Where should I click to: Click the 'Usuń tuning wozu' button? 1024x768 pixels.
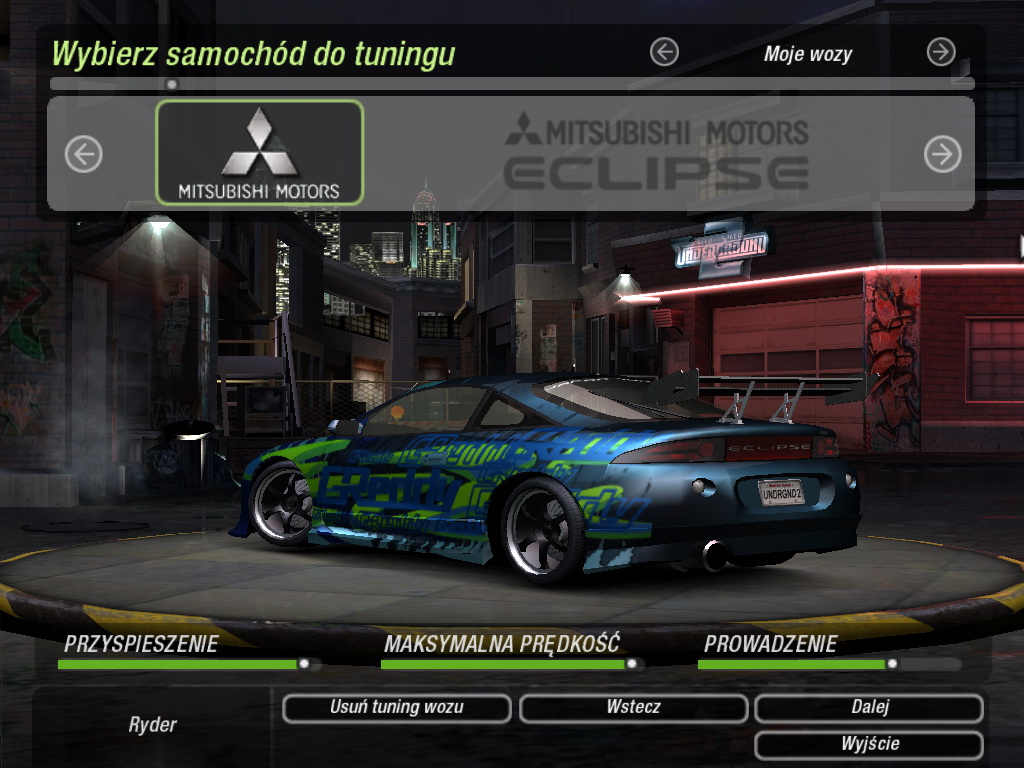pos(396,708)
